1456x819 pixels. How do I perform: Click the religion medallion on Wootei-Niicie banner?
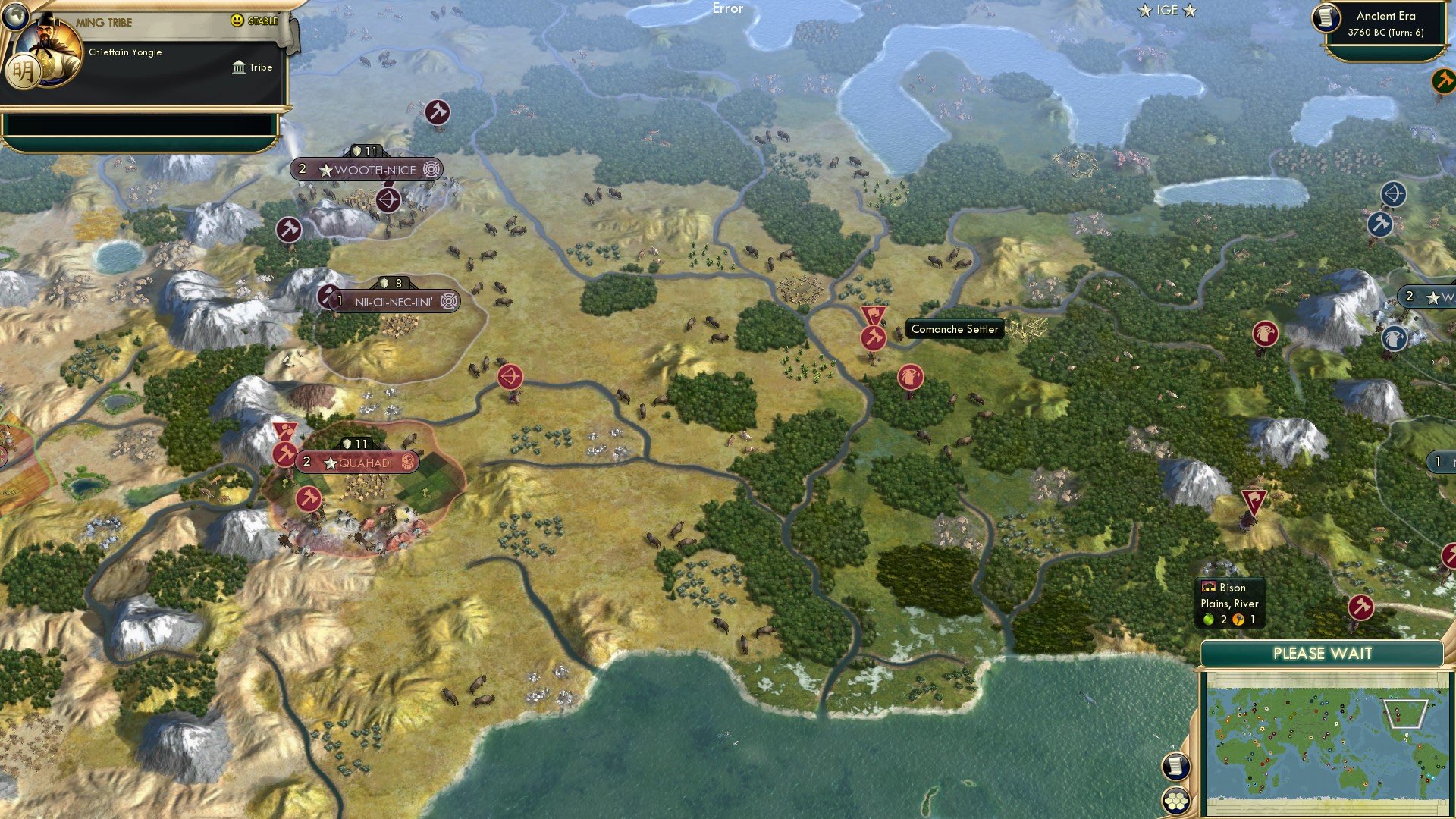coord(431,170)
